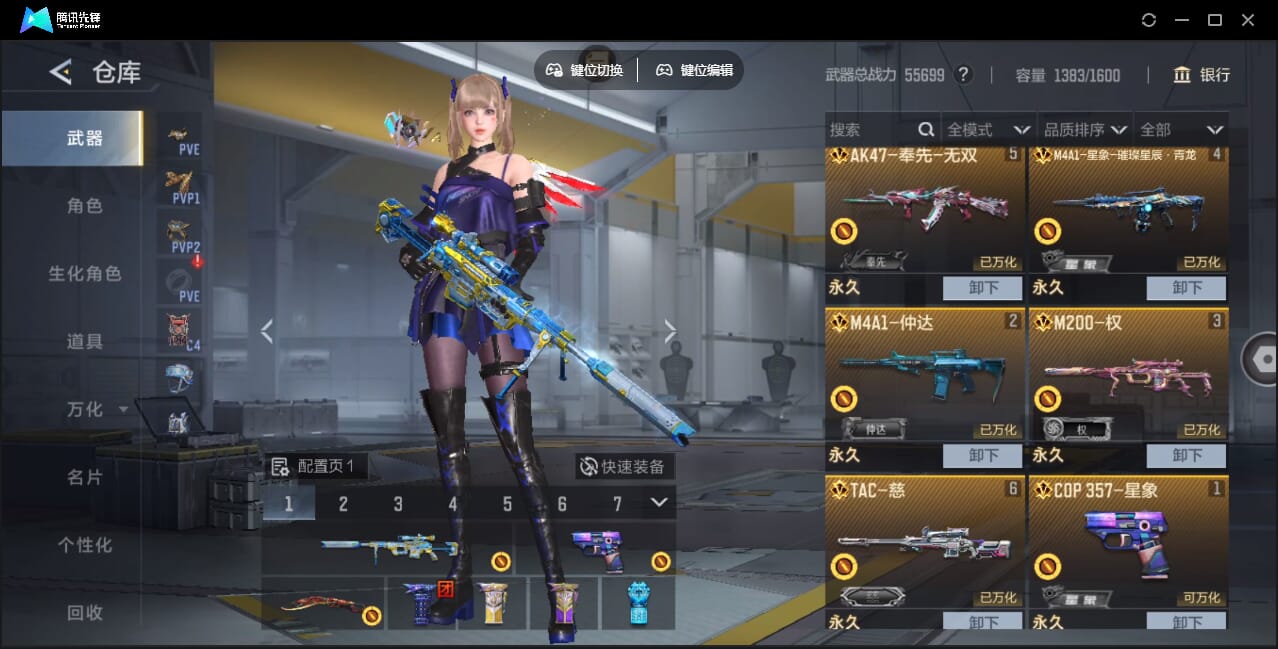Viewport: 1278px width, 649px height.
Task: Open the 品质排序 sort dropdown
Action: [x=1085, y=130]
